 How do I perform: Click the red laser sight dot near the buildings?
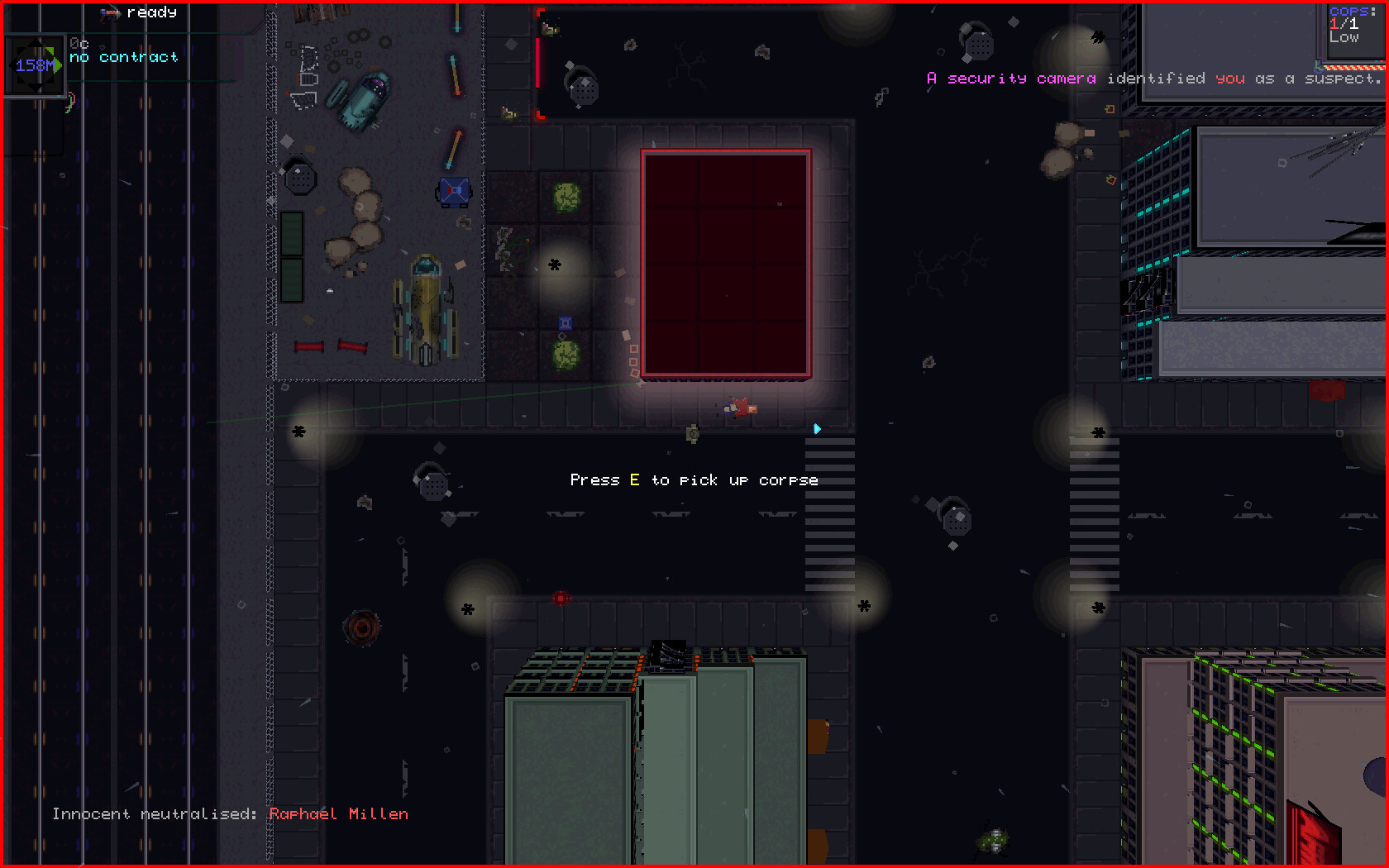tap(562, 599)
